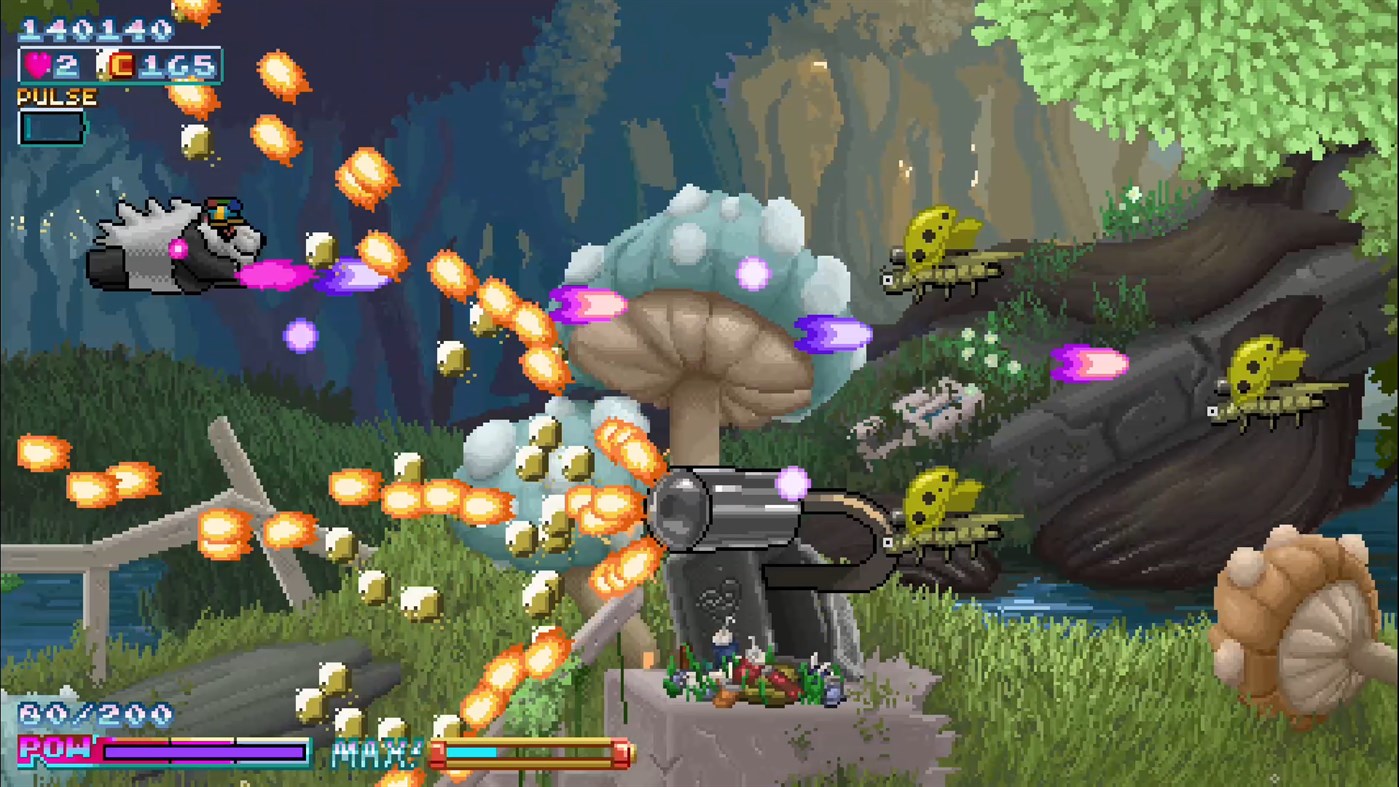This screenshot has height=787, width=1399.
Task: Click the player's flying badger ship
Action: [x=170, y=245]
